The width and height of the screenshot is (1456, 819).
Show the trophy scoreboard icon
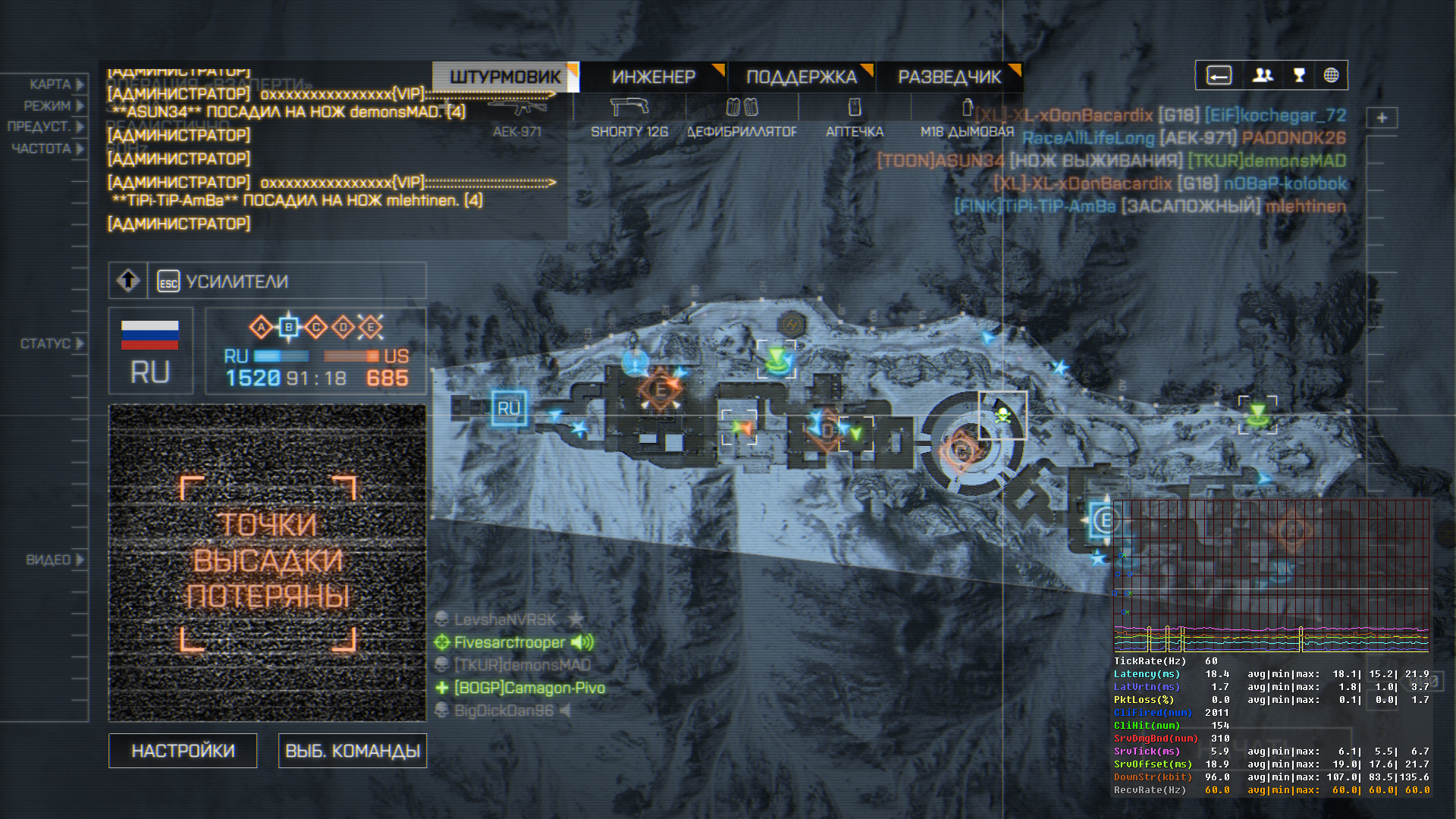click(1299, 75)
